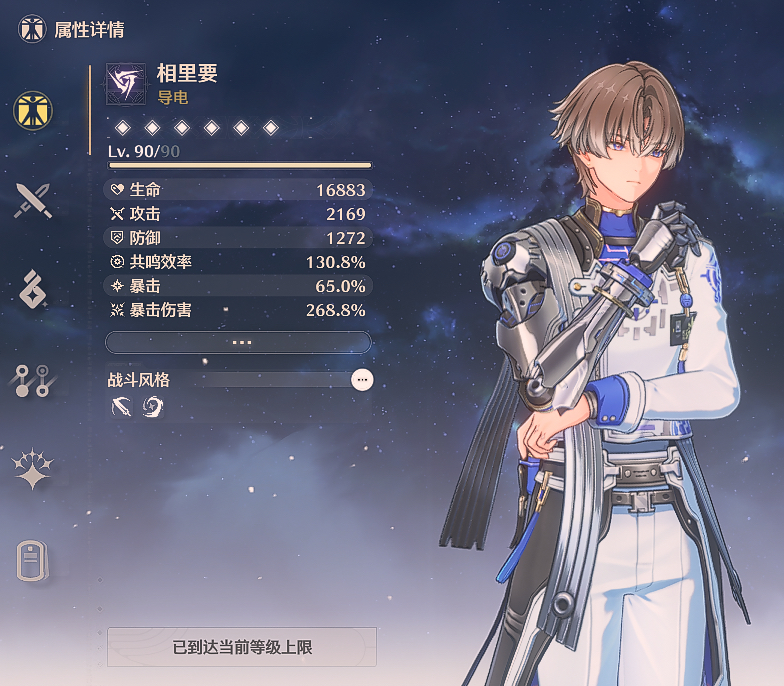
Task: Select the connected-nodes skill tree tab
Action: [33, 380]
